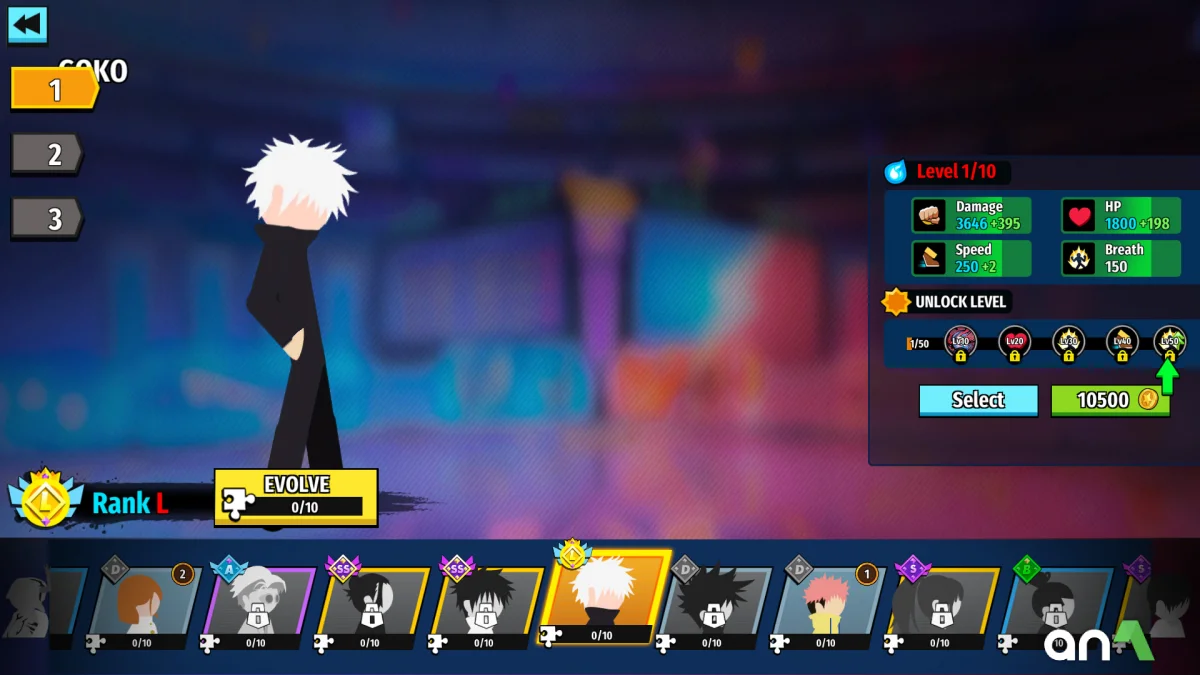Image resolution: width=1200 pixels, height=675 pixels.
Task: Pick the pink-haired D-rank character card
Action: point(827,605)
